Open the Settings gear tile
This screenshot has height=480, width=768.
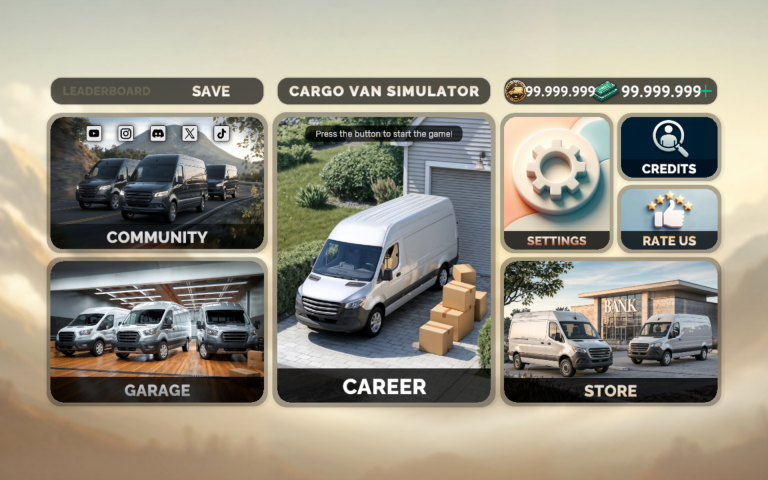(x=556, y=183)
